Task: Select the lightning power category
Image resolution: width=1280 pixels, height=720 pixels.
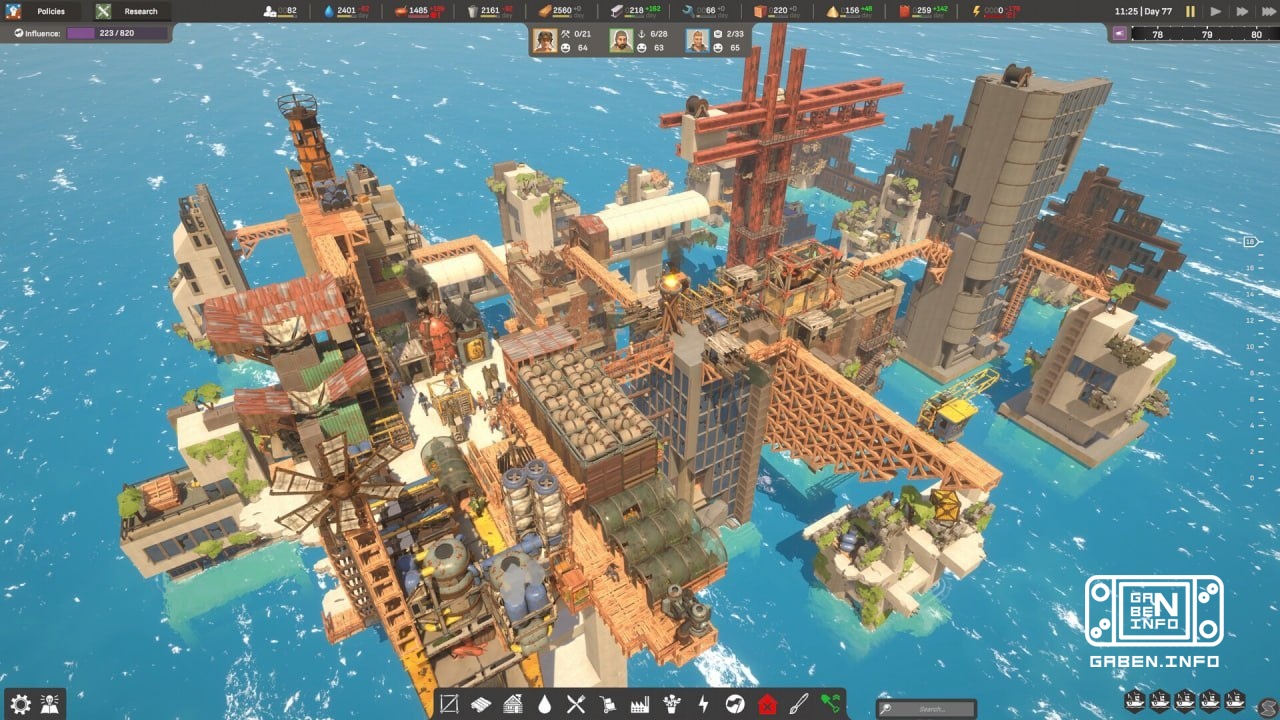Action: (703, 703)
